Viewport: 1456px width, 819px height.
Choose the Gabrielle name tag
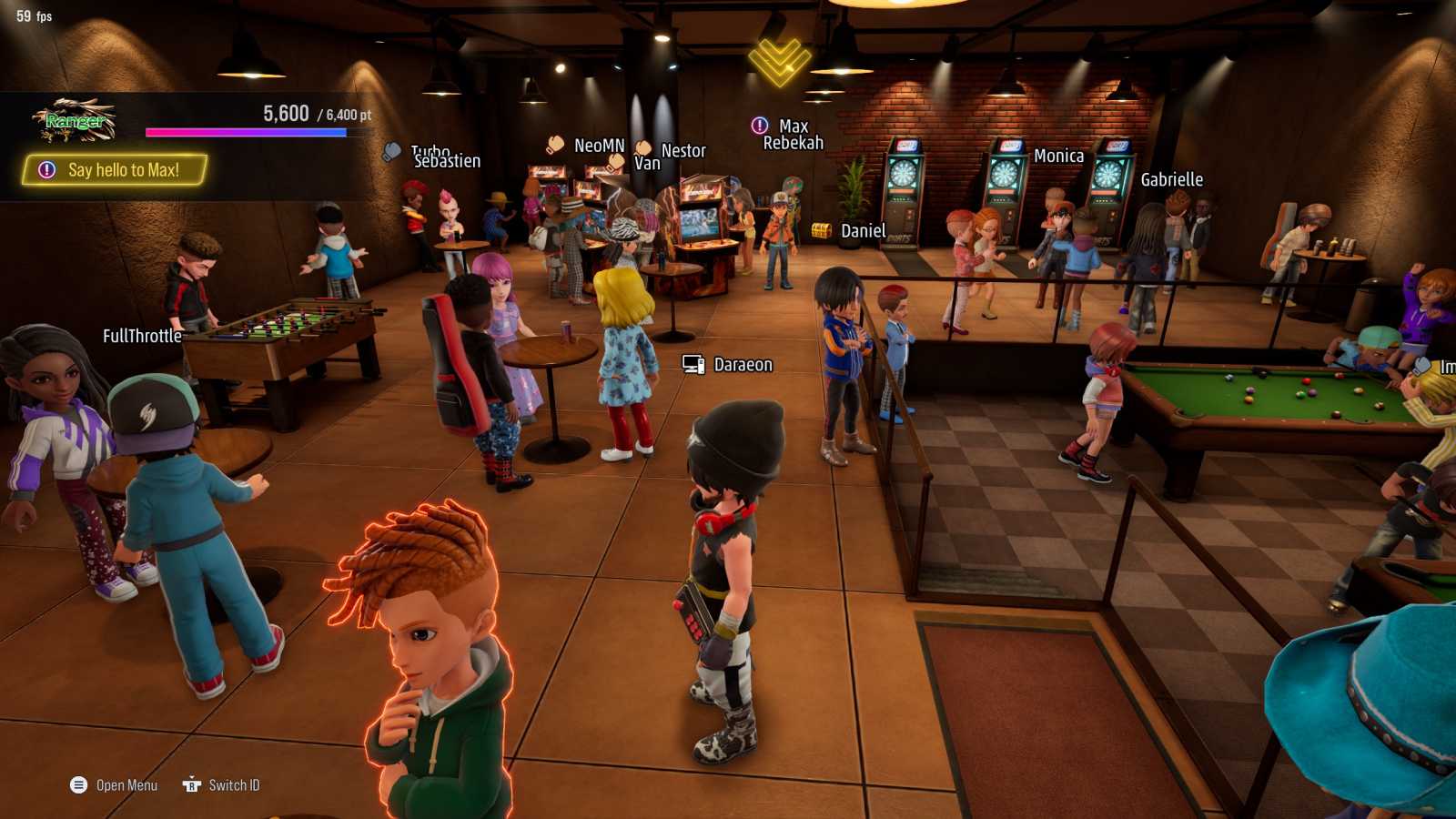click(1171, 180)
